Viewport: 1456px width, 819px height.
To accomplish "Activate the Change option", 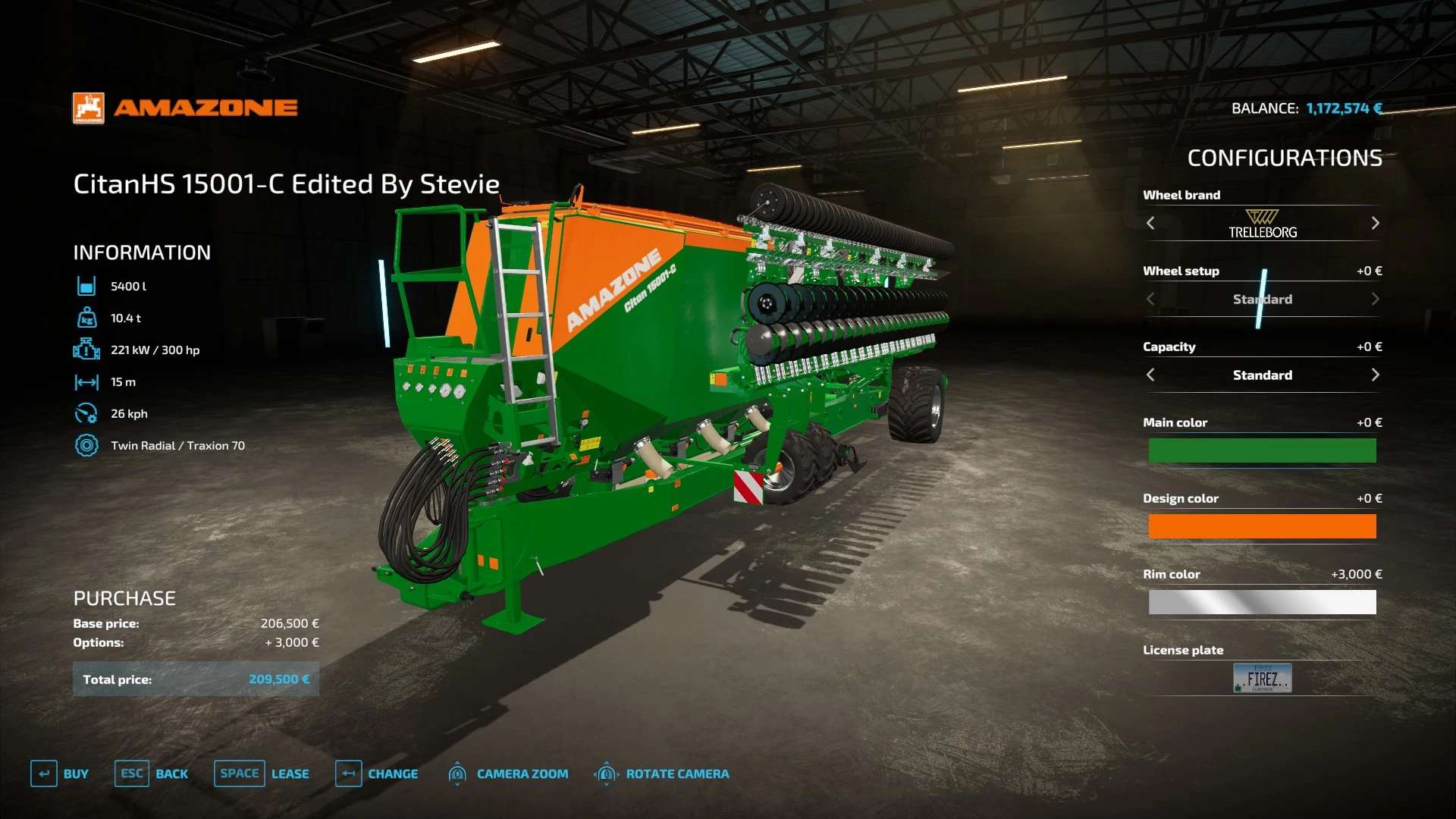I will 377,773.
